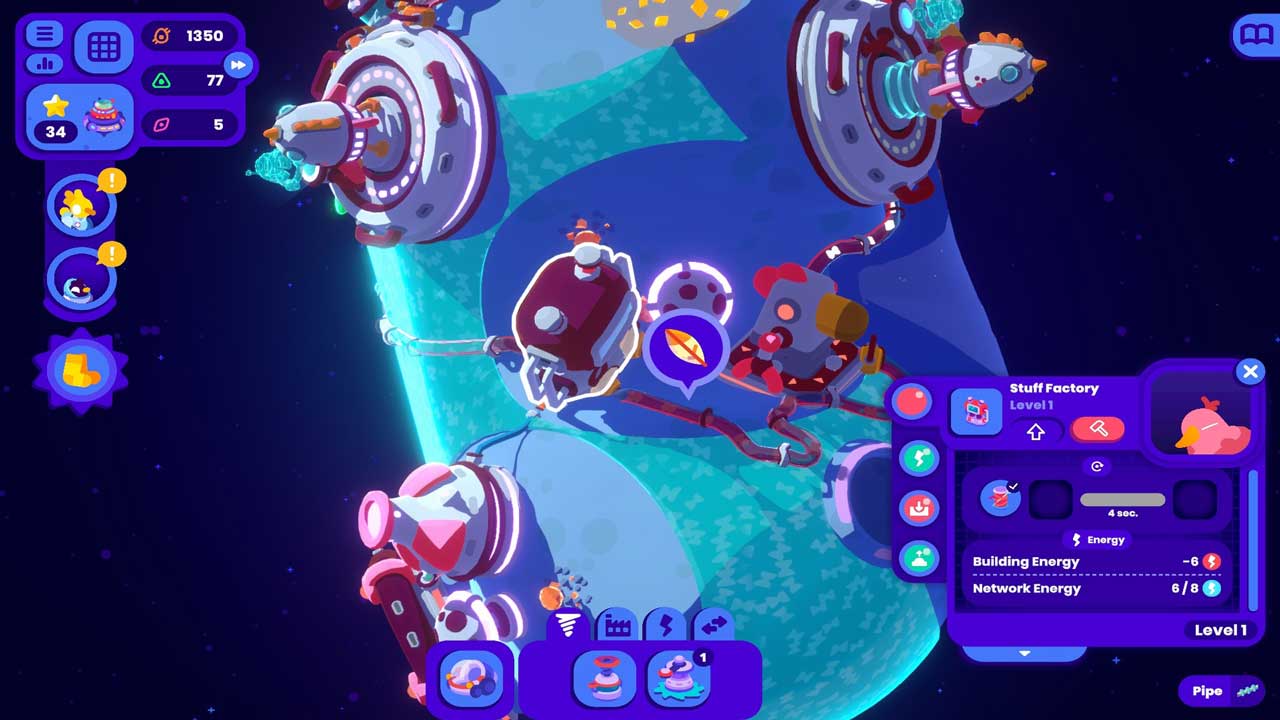
Task: Demolish the building with hammer button
Action: point(1097,430)
